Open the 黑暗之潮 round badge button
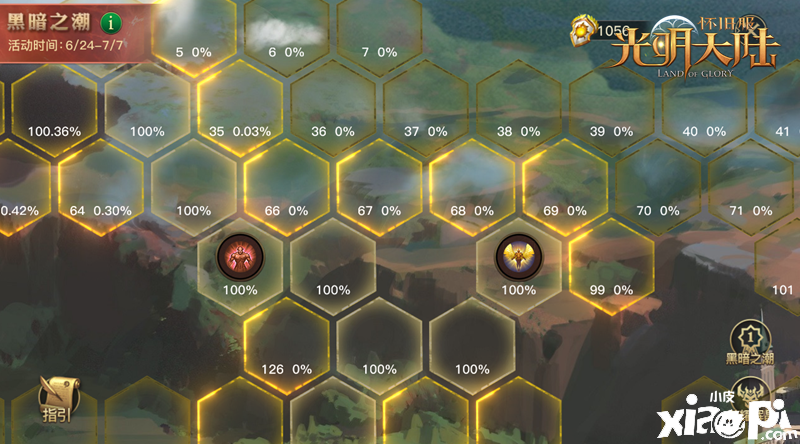The height and width of the screenshot is (444, 800). [x=748, y=340]
